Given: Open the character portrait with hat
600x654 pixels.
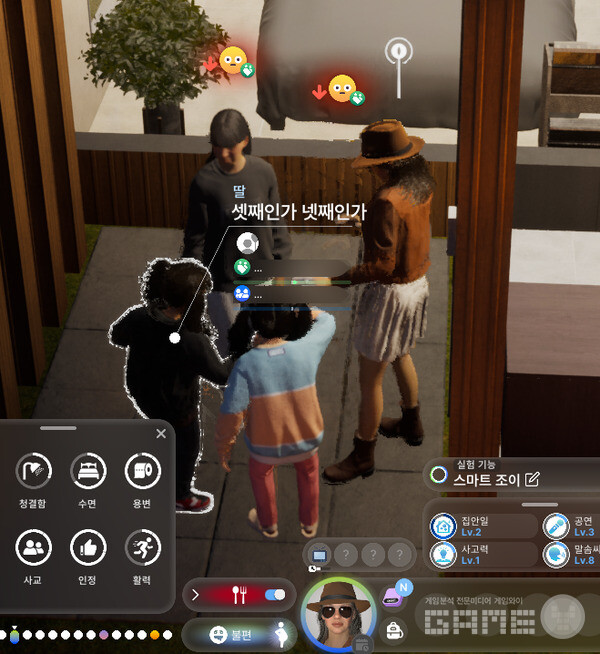Looking at the screenshot, I should pos(338,611).
